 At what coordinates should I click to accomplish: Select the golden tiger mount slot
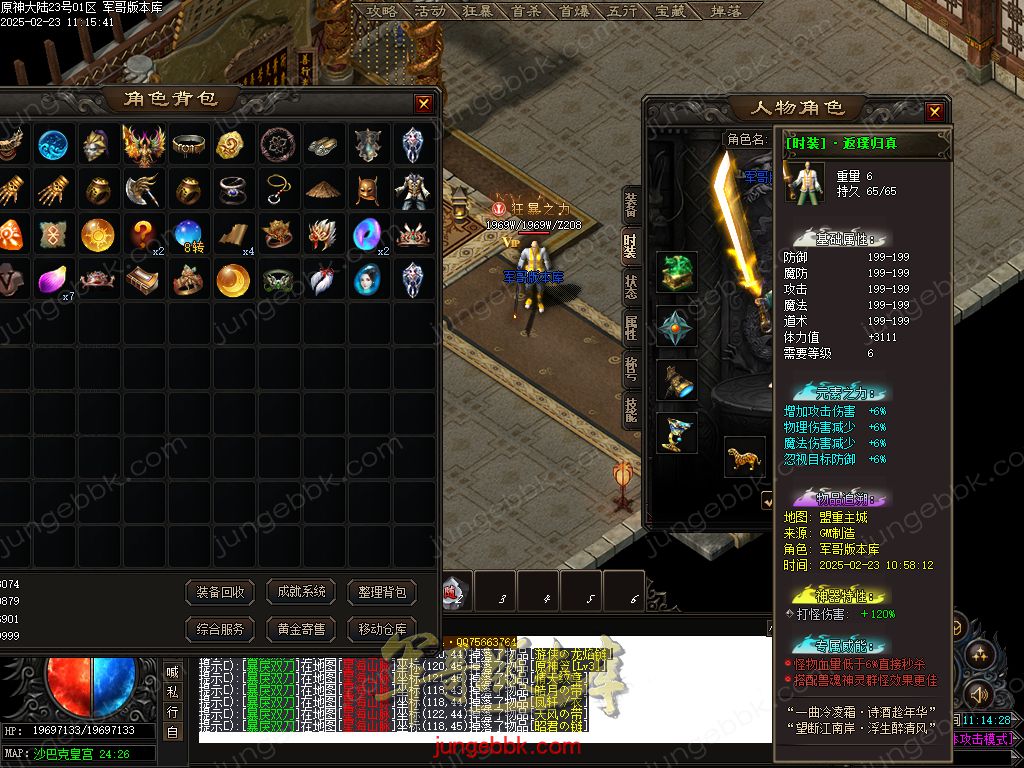tap(745, 457)
